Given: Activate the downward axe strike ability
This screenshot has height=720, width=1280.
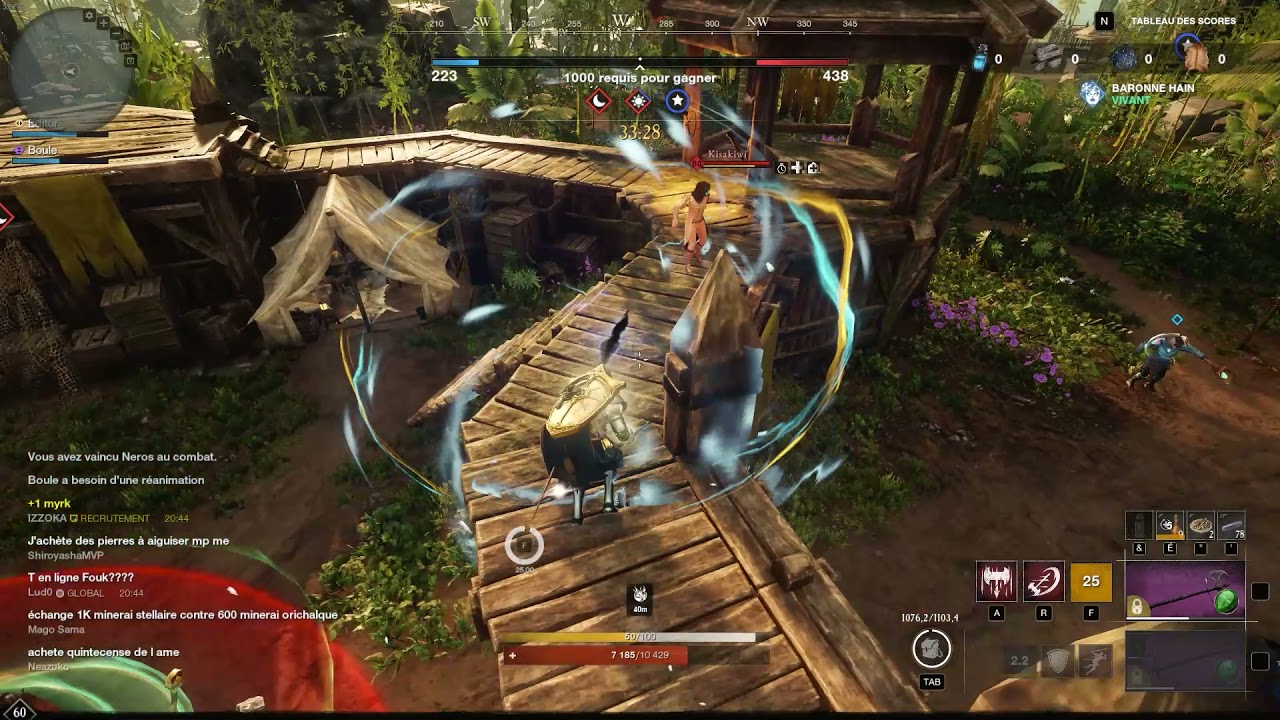Looking at the screenshot, I should pos(996,581).
